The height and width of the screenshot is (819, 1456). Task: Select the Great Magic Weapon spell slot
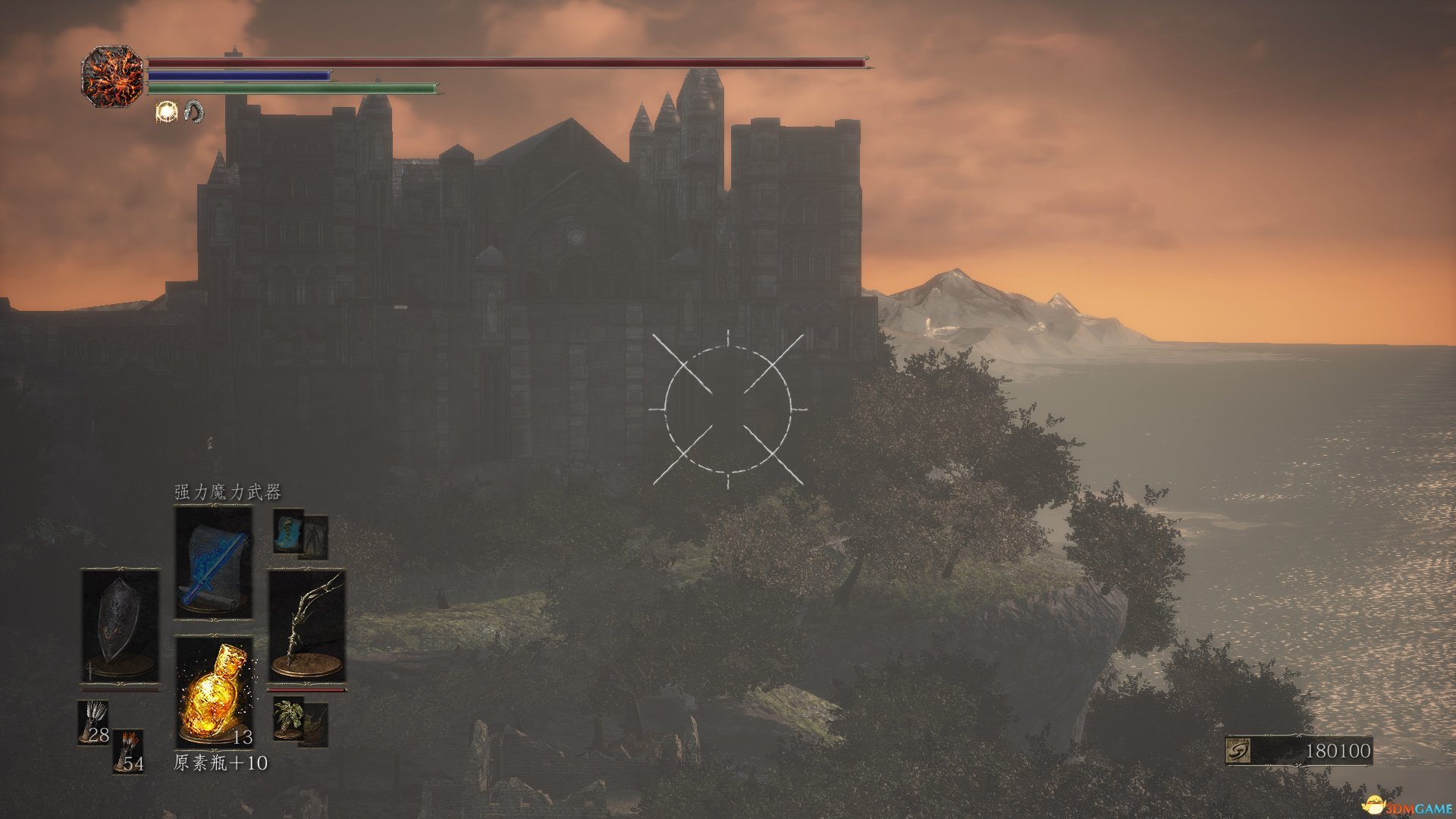point(214,562)
